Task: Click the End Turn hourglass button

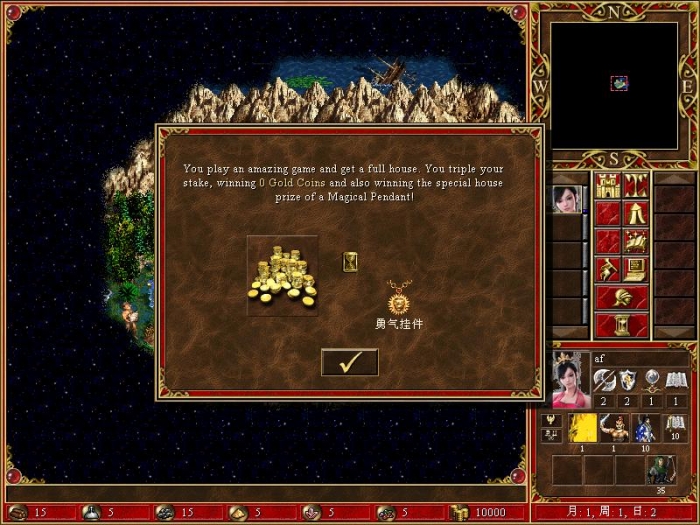Action: coord(621,325)
